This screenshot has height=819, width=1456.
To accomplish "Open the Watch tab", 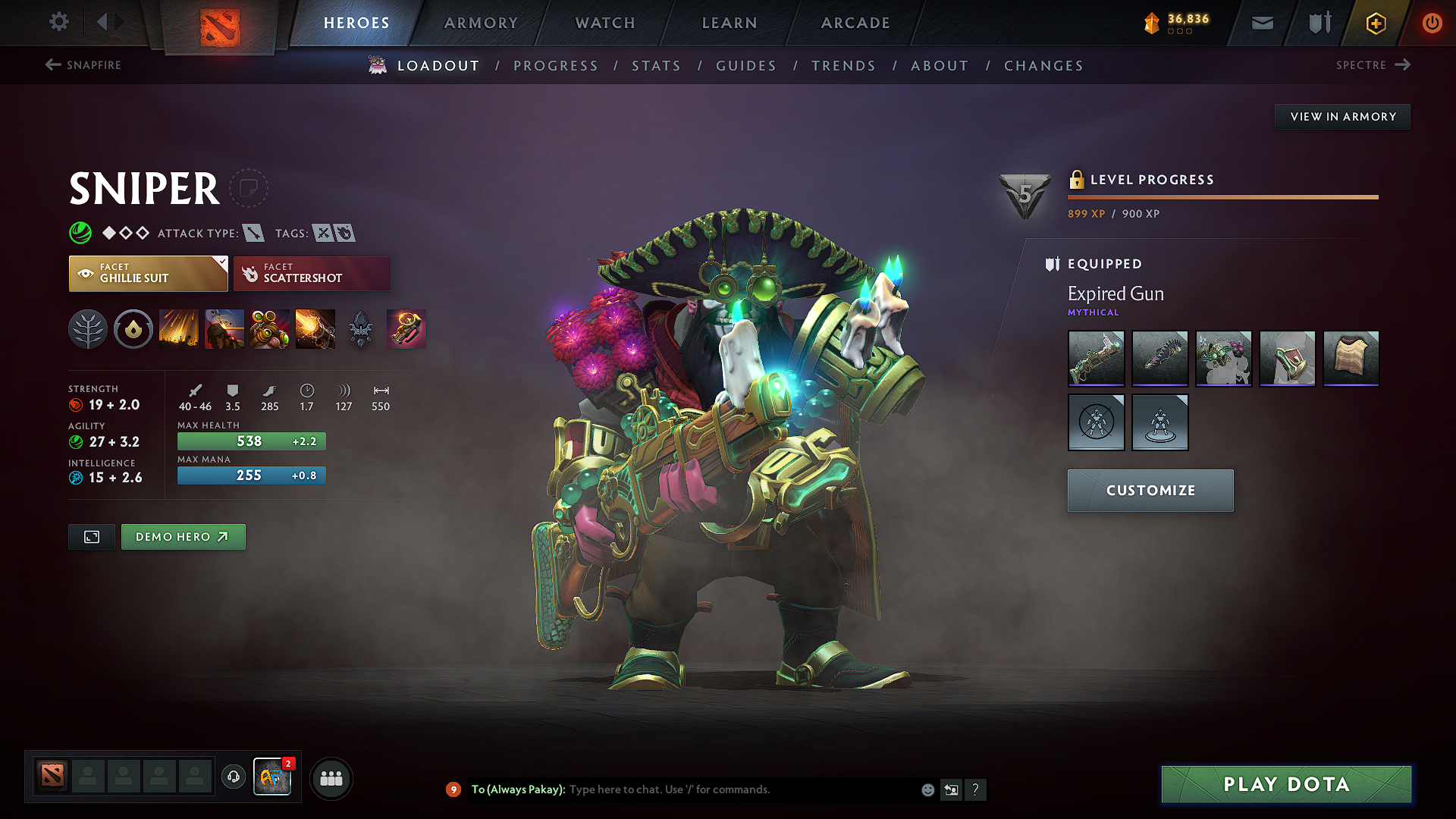I will [605, 23].
